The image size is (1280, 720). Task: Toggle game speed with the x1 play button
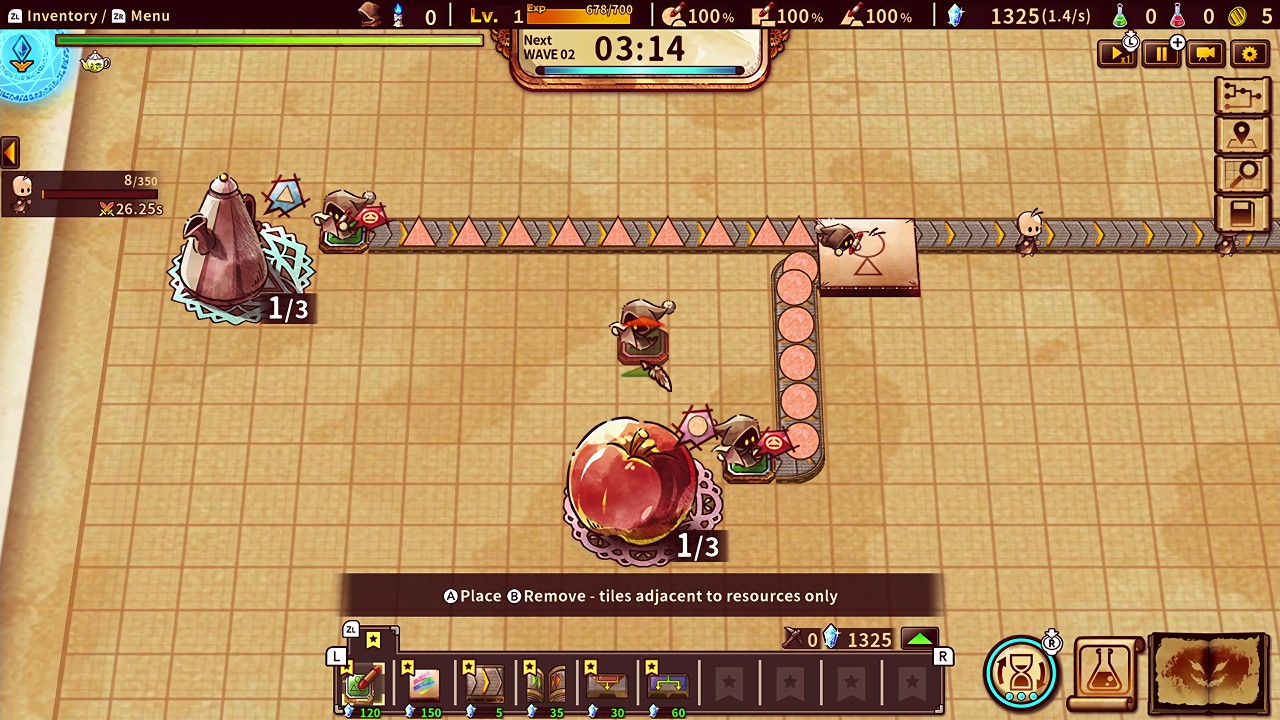(1117, 53)
